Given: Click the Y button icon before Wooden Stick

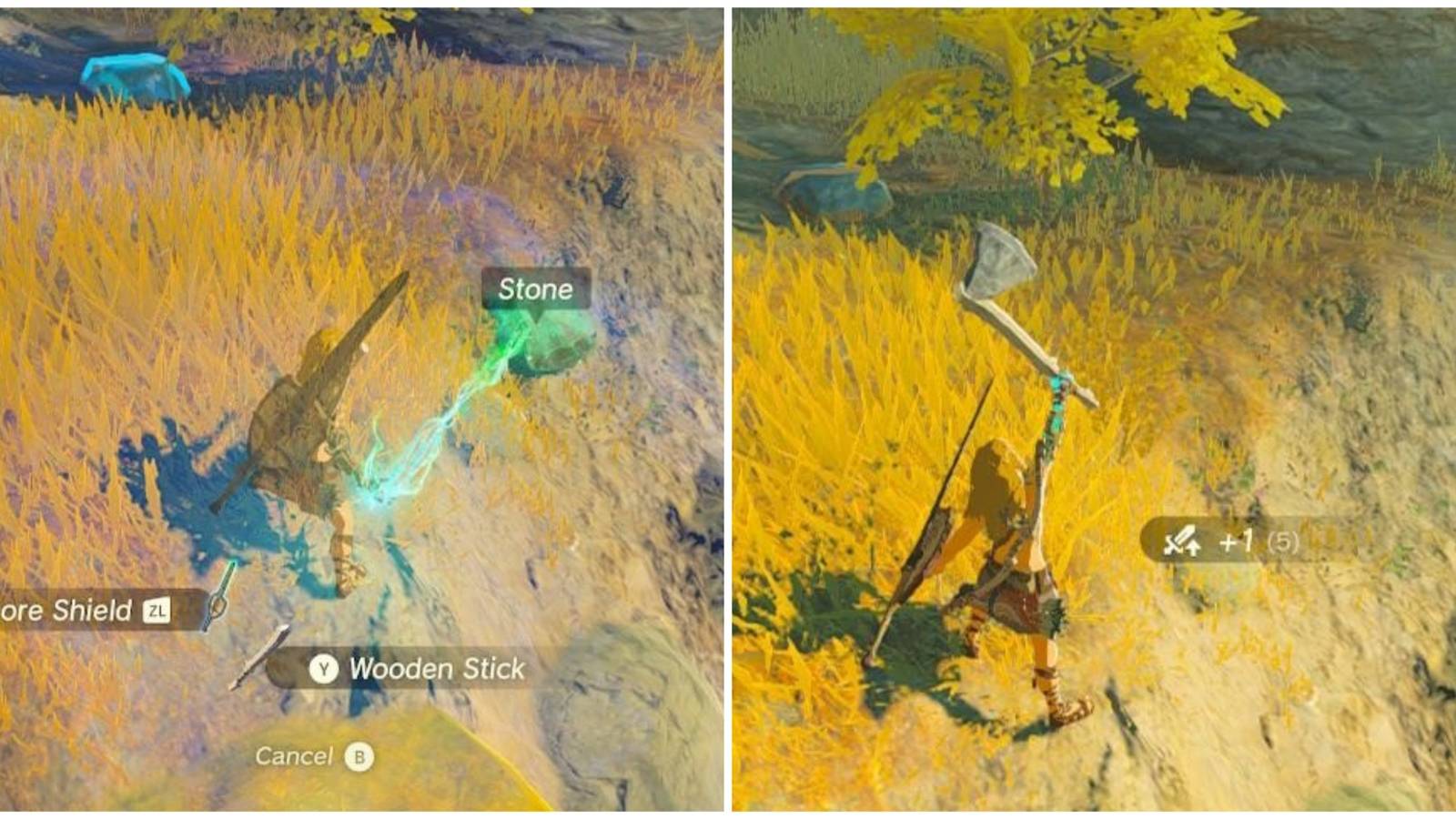Looking at the screenshot, I should click(326, 669).
